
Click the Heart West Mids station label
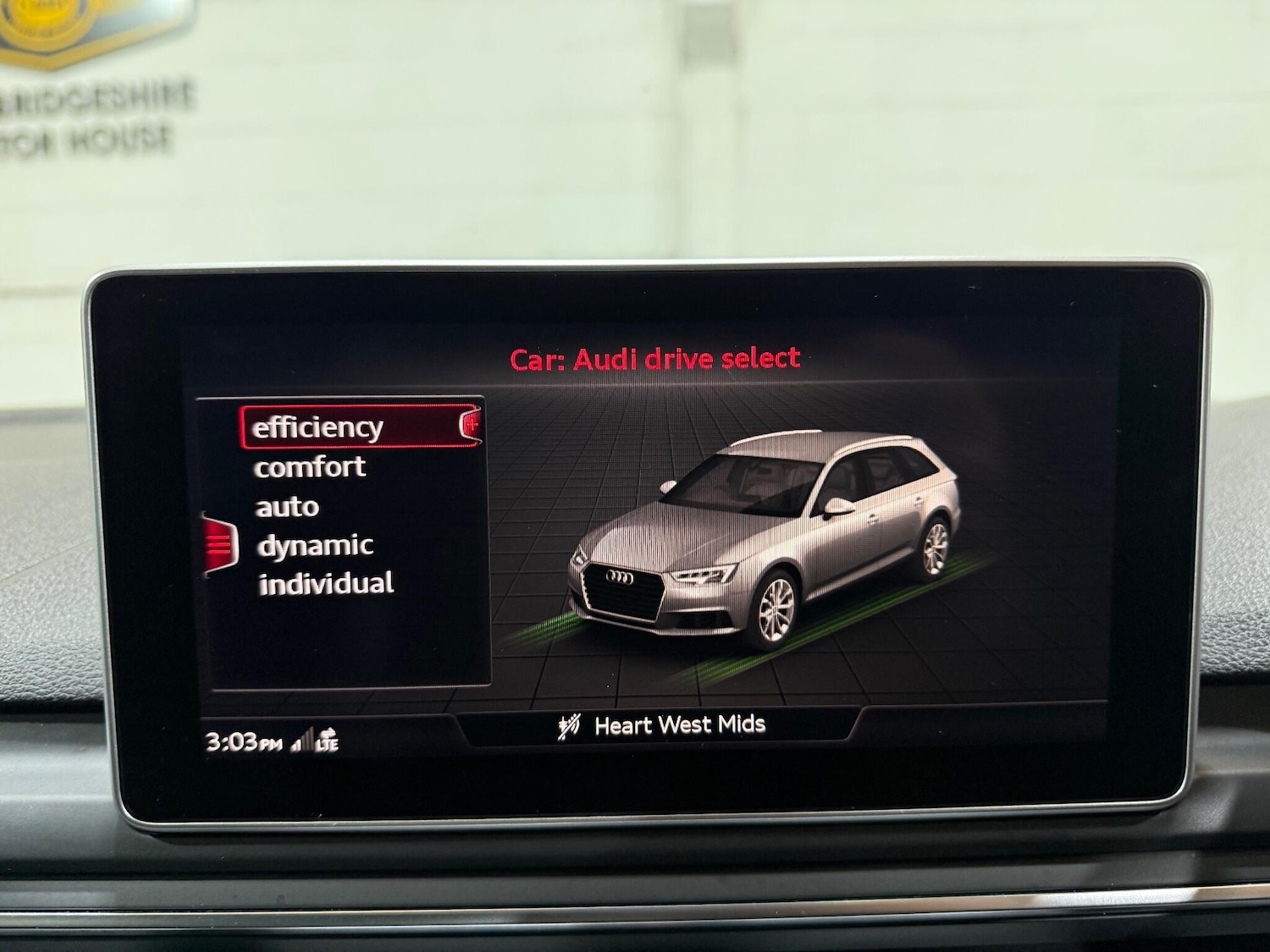click(680, 724)
